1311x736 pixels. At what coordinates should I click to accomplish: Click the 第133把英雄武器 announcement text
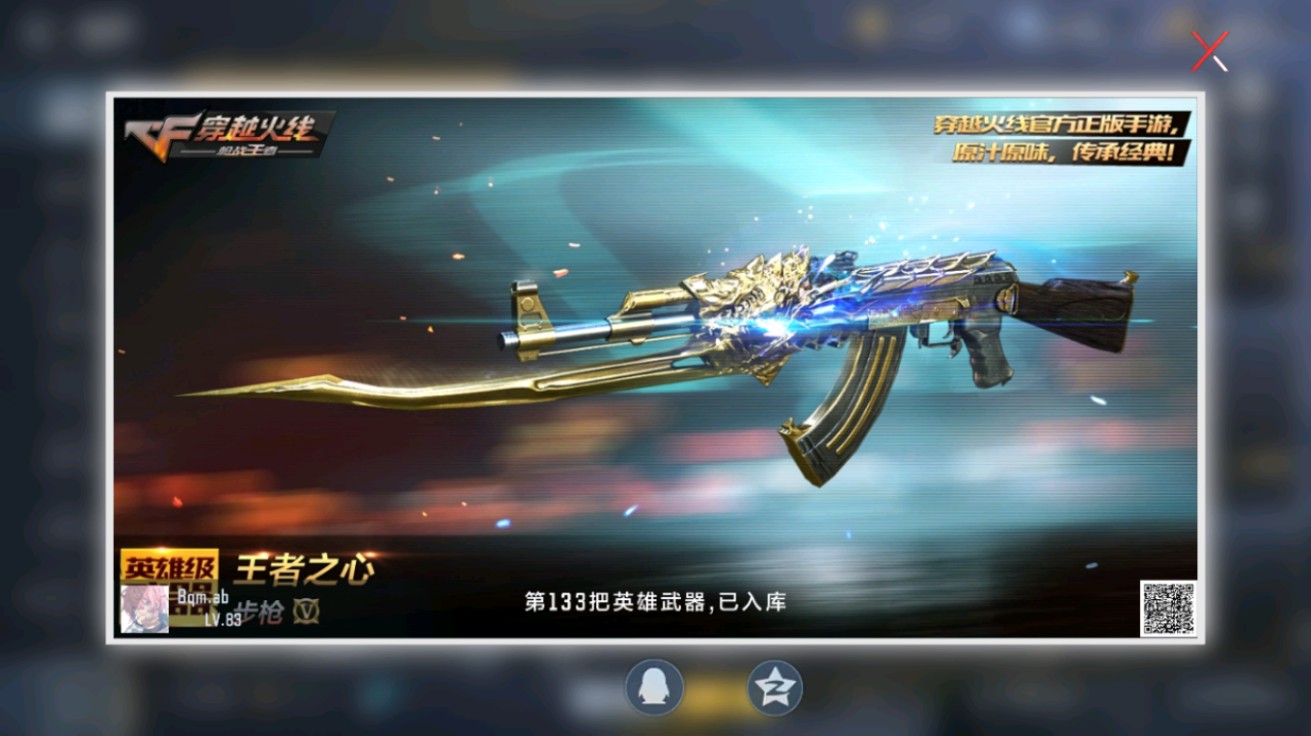[654, 601]
